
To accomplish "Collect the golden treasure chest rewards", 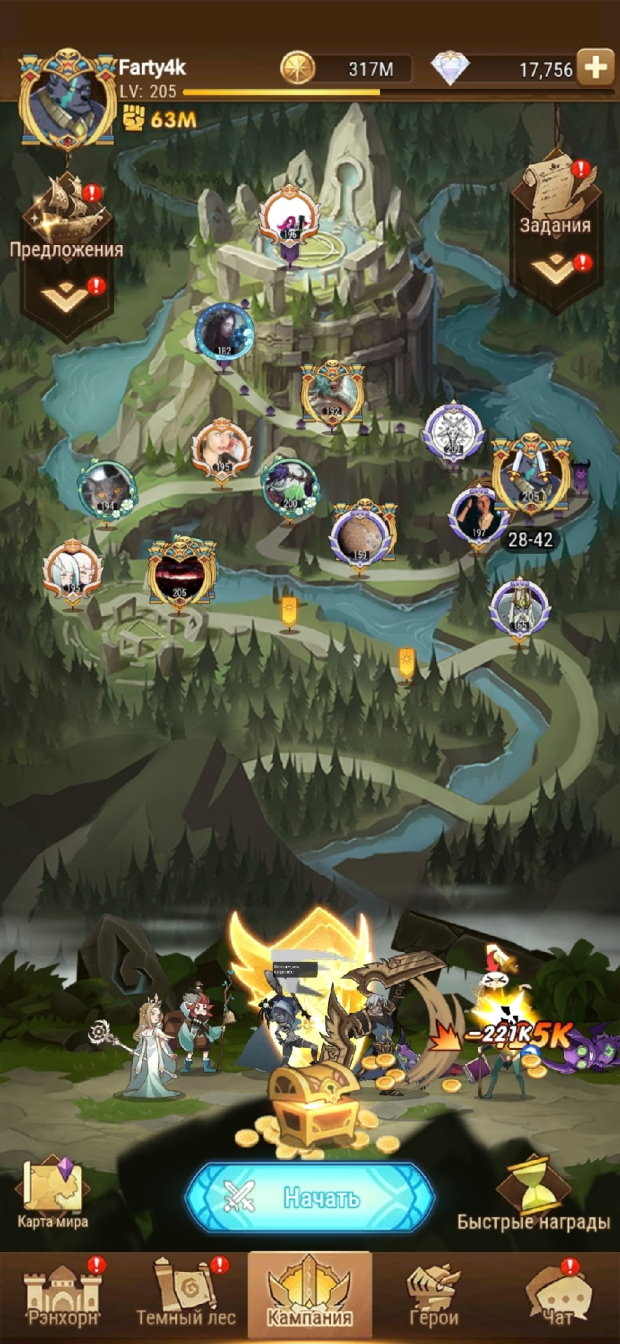I will (312, 1103).
